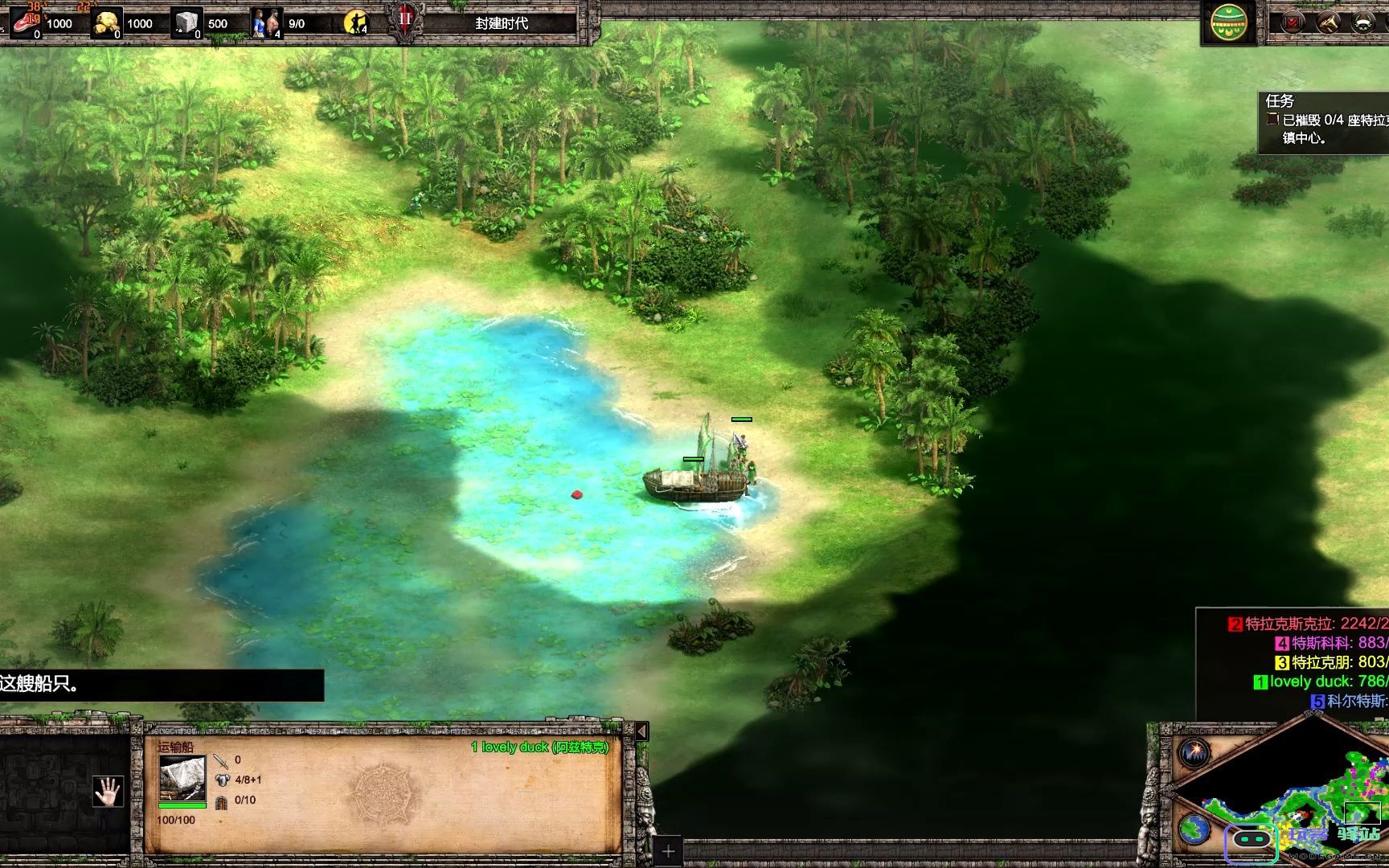Toggle the minimap globe display mode
The image size is (1389, 868).
1195,828
